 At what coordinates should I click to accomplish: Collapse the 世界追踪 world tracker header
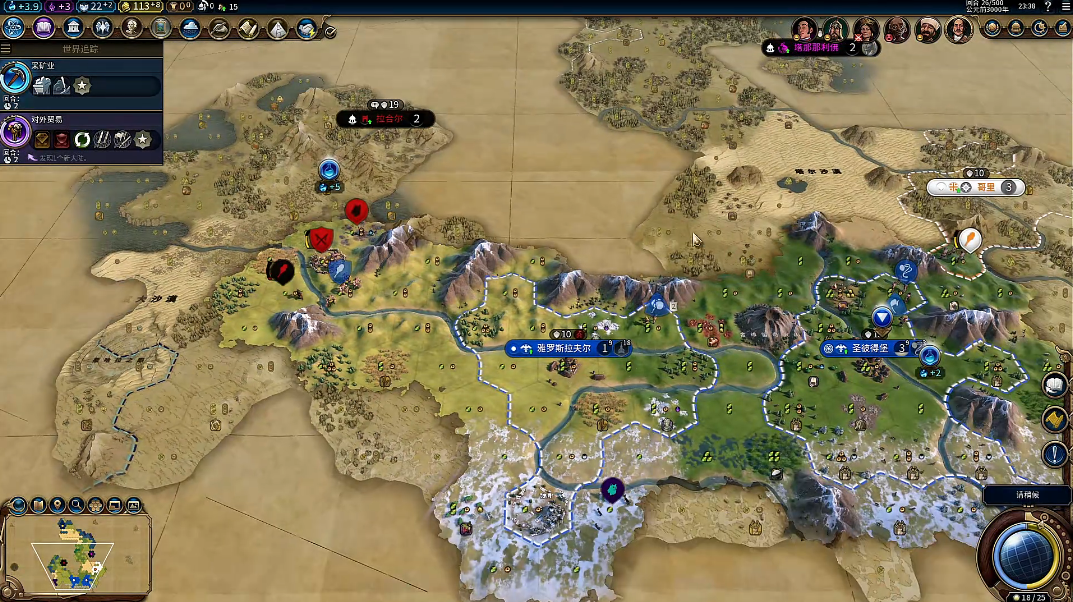click(x=80, y=48)
